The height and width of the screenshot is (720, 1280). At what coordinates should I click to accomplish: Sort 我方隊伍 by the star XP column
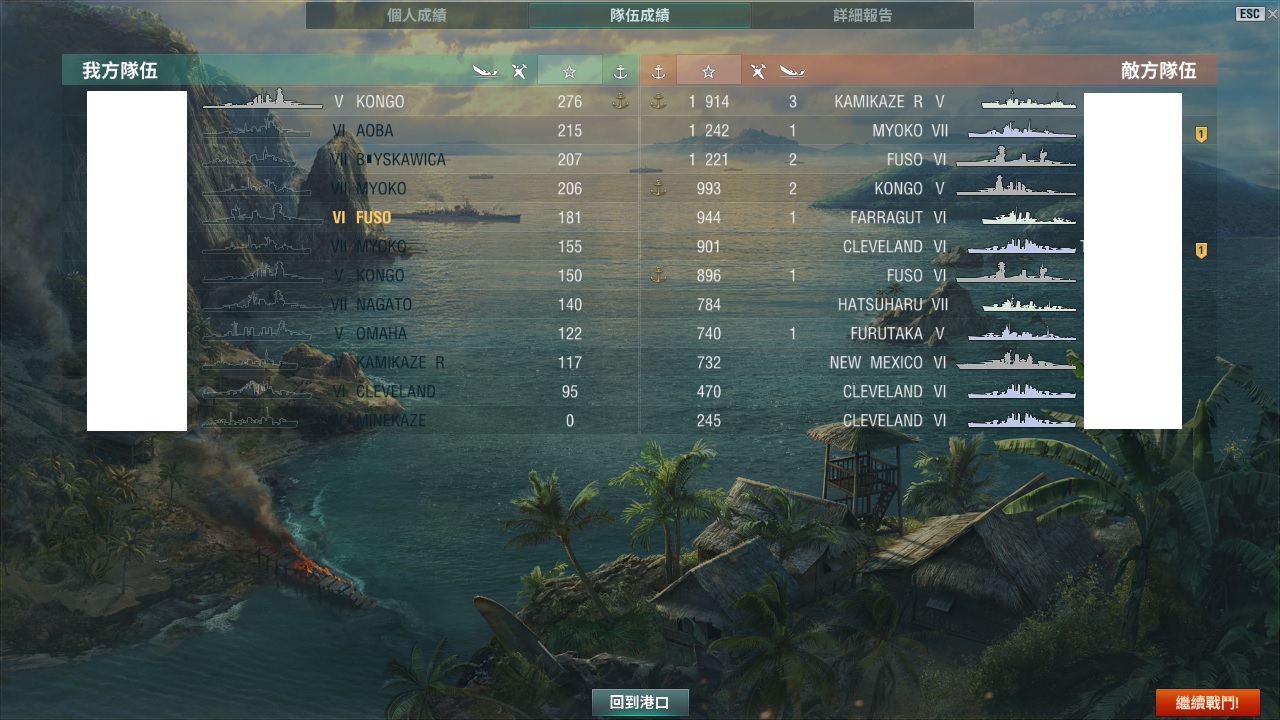pos(569,71)
